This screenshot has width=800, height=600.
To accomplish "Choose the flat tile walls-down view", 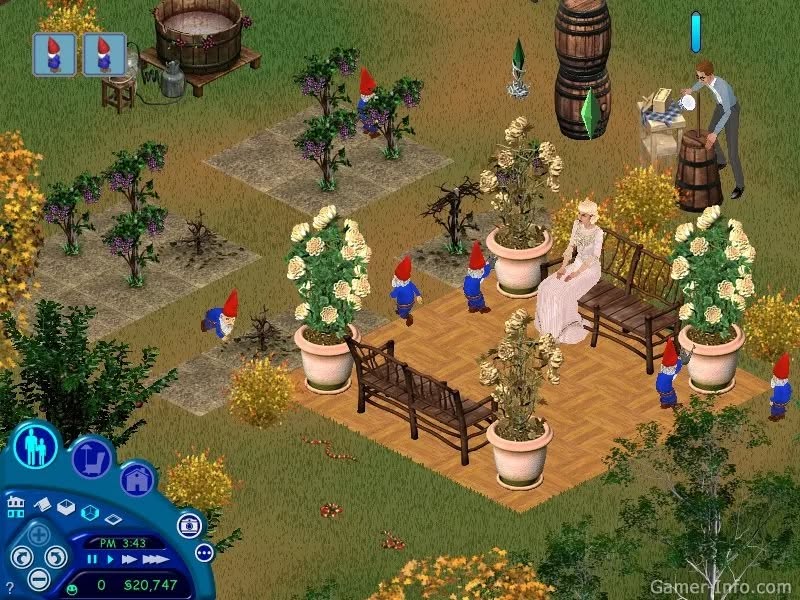I will point(113,519).
